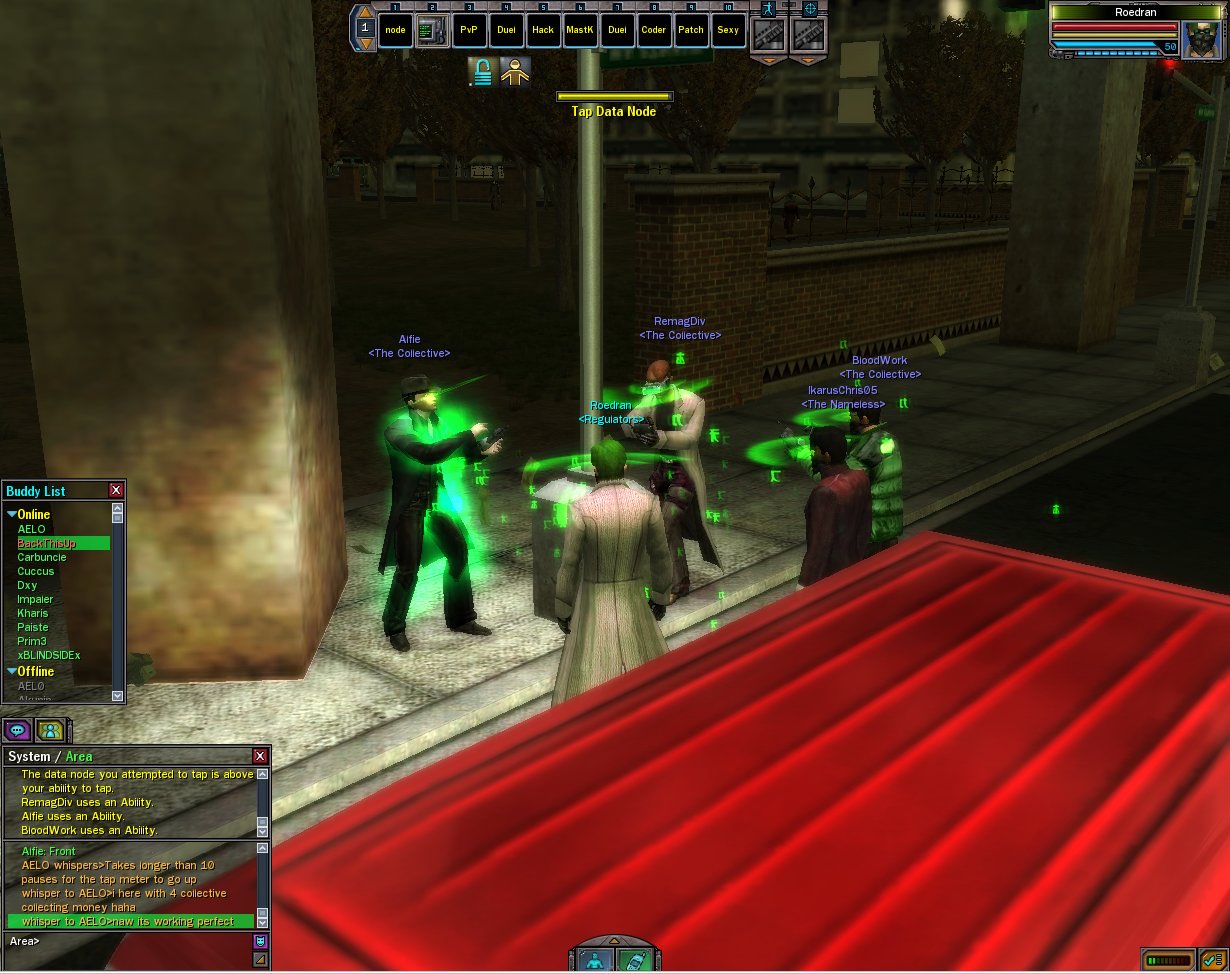The image size is (1230, 974).
Task: Use the computer terminal hotbar icon
Action: click(x=432, y=30)
